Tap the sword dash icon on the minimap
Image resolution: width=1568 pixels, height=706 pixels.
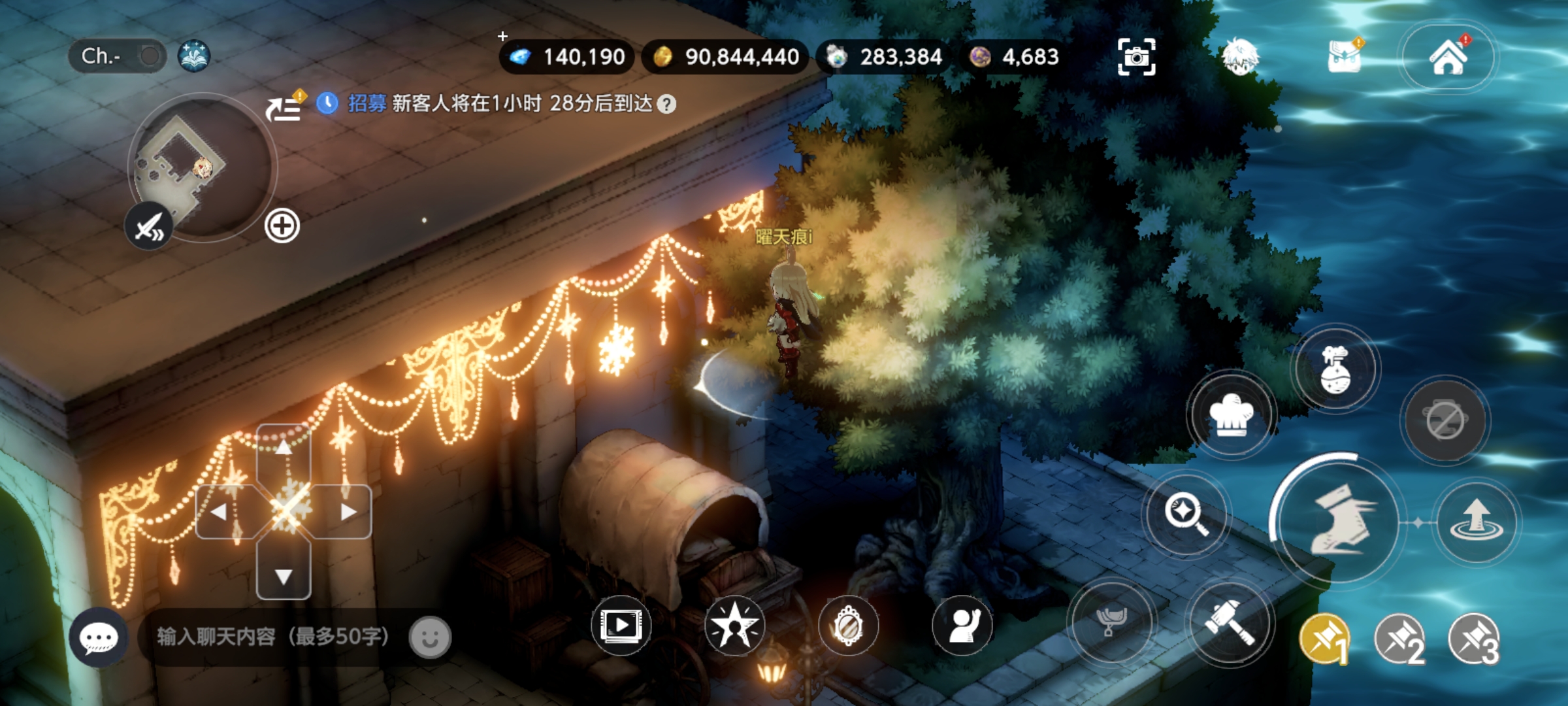point(149,227)
